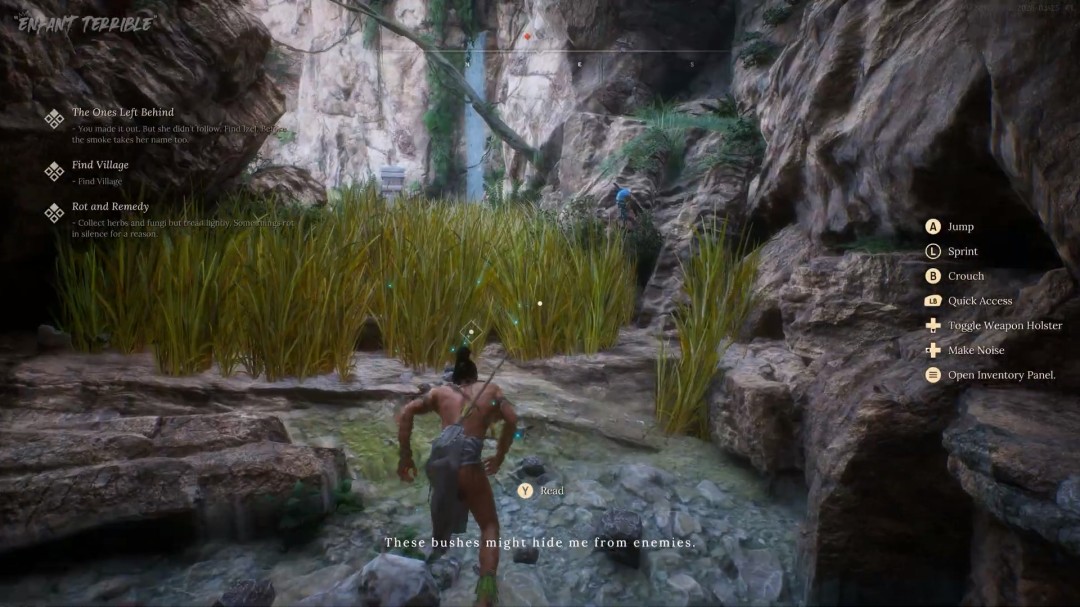Open the Find Village objective

(100, 165)
